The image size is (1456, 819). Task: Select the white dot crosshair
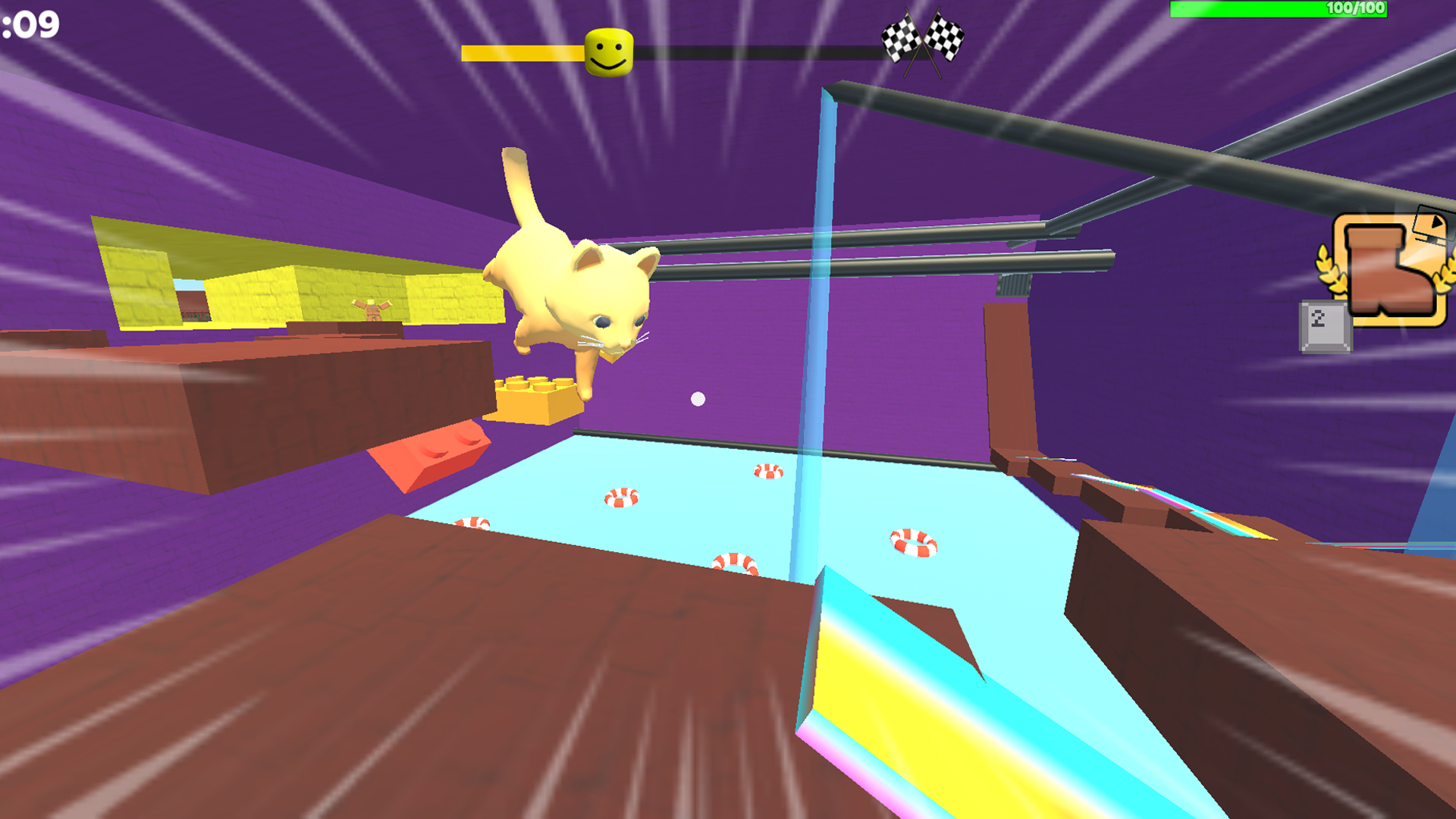pos(696,397)
